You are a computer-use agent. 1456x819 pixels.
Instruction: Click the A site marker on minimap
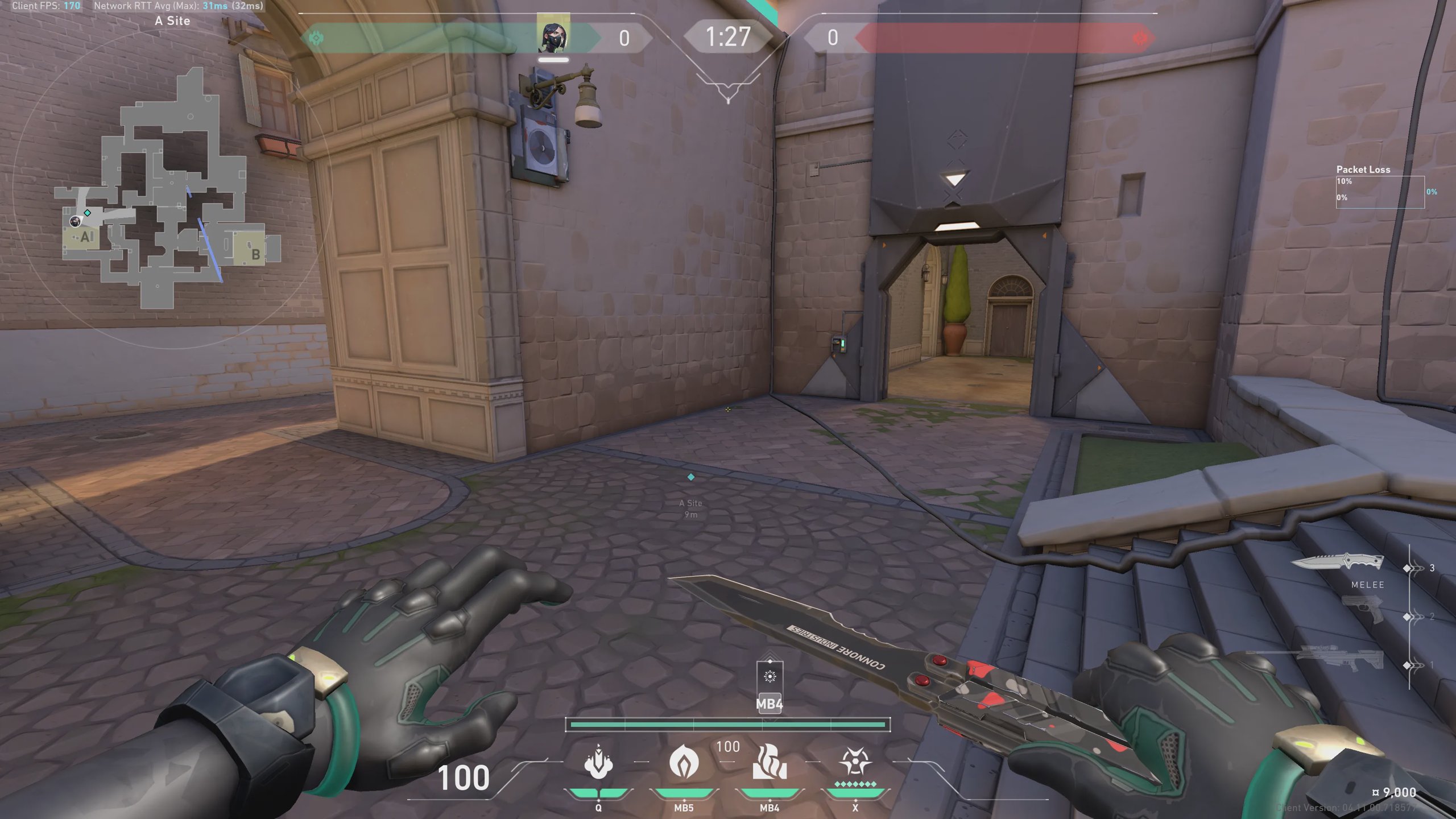click(85, 237)
